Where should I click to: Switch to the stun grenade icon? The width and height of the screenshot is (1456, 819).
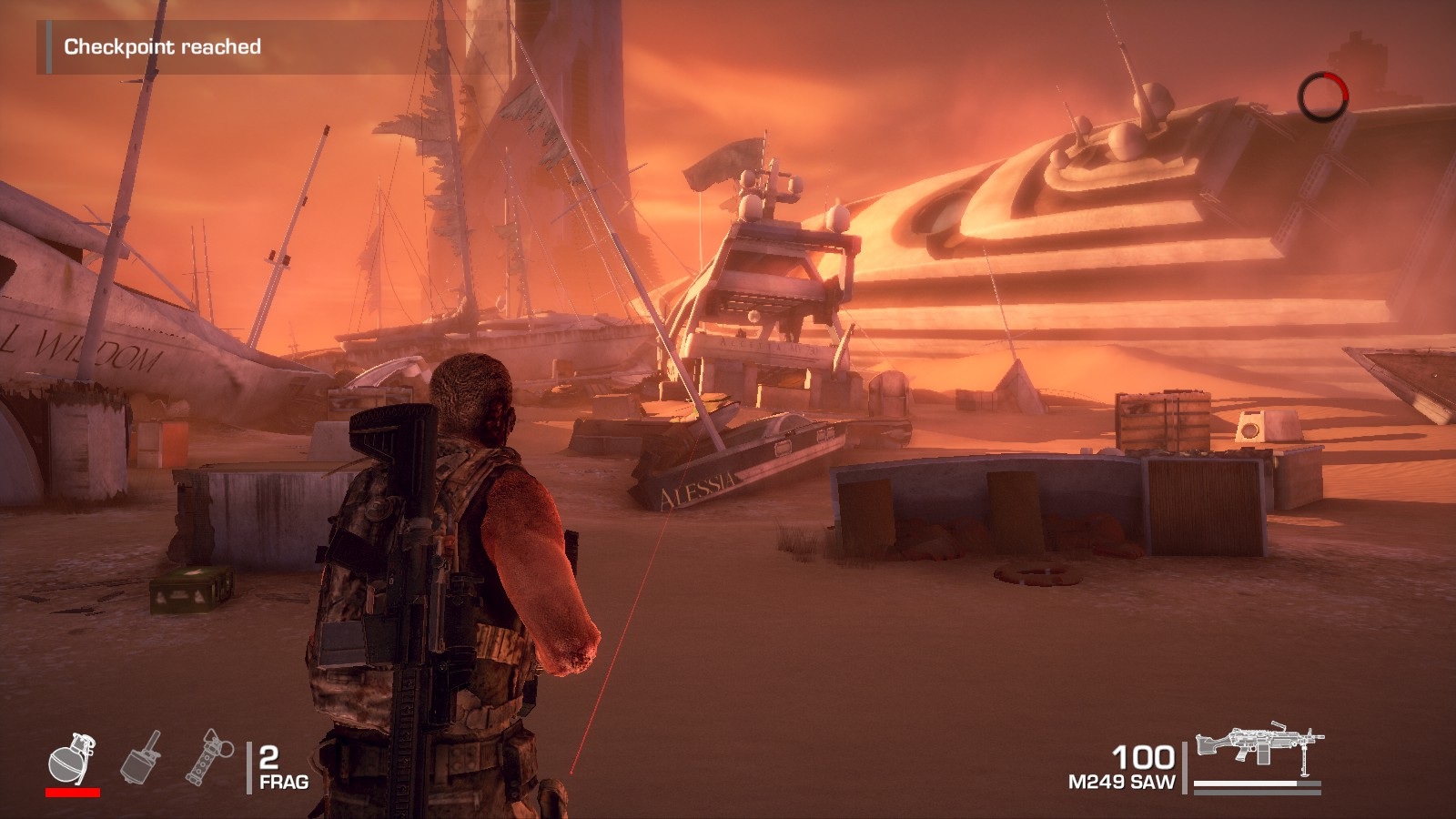coord(209,757)
